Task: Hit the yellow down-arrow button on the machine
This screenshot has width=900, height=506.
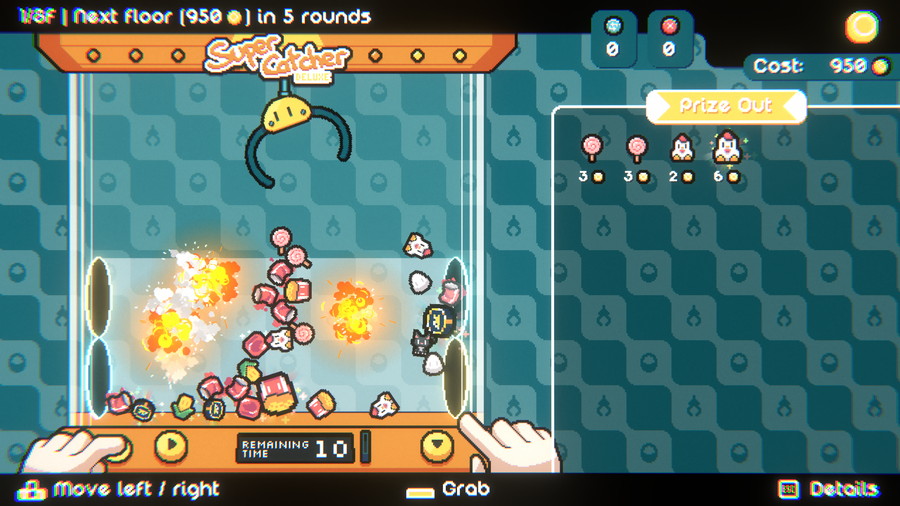Action: 437,445
